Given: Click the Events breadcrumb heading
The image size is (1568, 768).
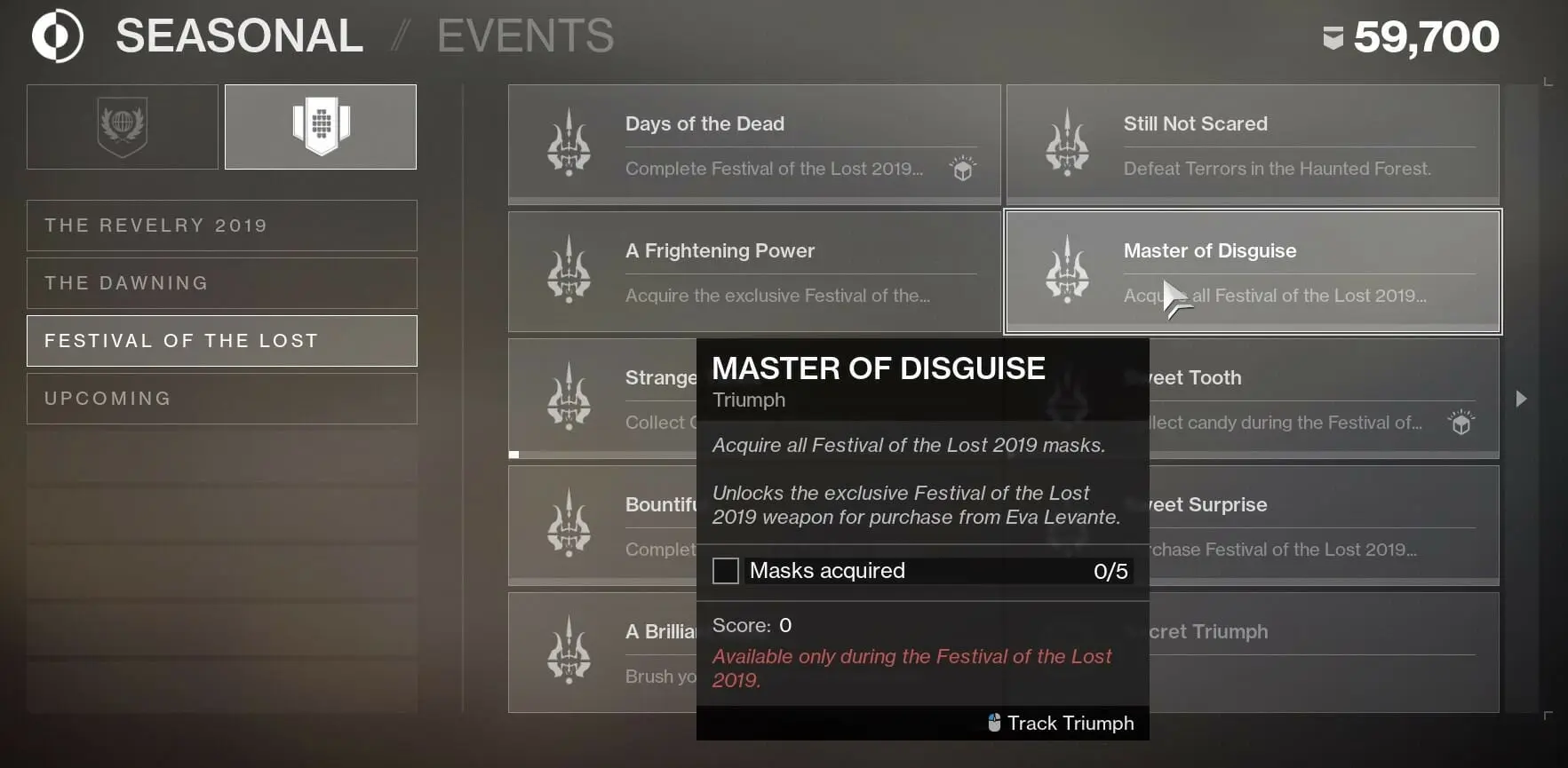Looking at the screenshot, I should (x=525, y=36).
